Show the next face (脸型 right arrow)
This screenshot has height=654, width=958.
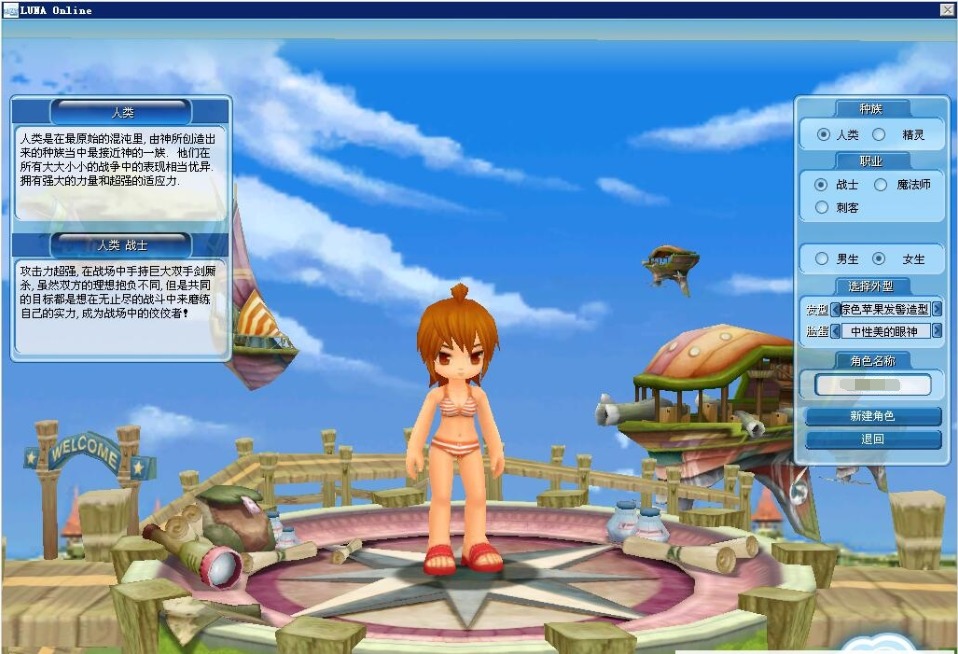click(x=937, y=331)
